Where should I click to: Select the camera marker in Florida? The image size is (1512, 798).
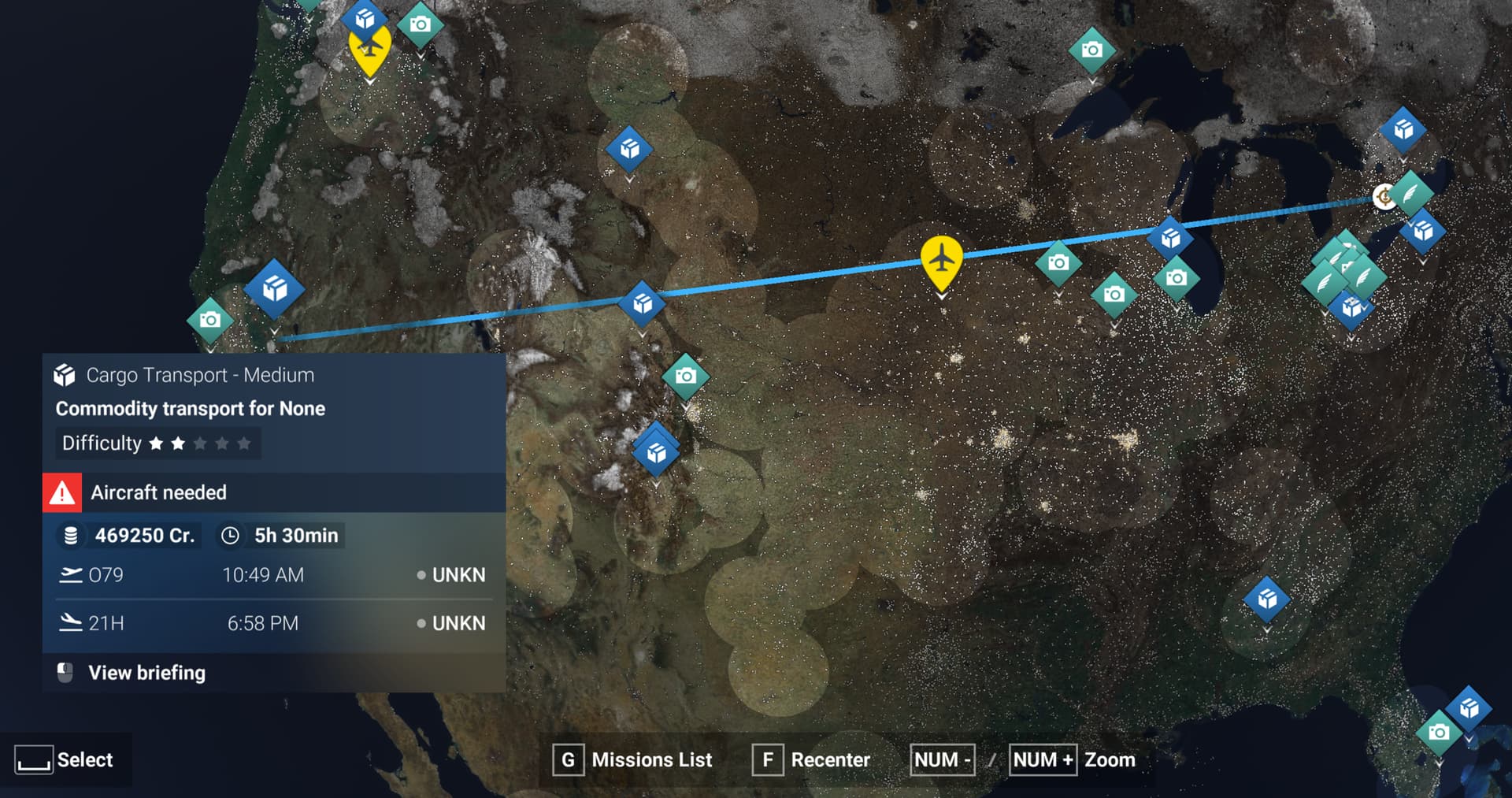(1439, 733)
